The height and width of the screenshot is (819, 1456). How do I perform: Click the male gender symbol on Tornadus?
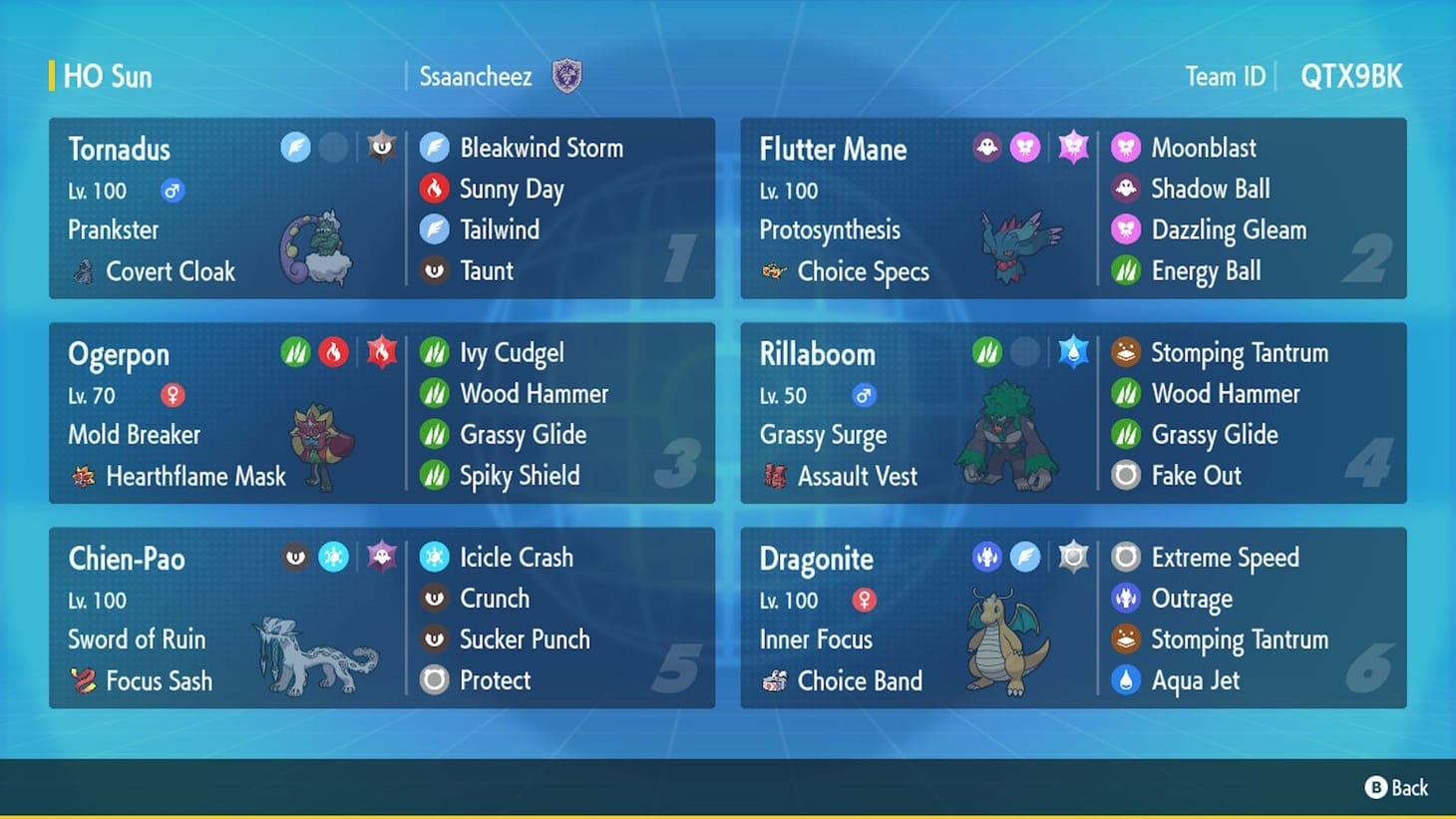(x=172, y=190)
